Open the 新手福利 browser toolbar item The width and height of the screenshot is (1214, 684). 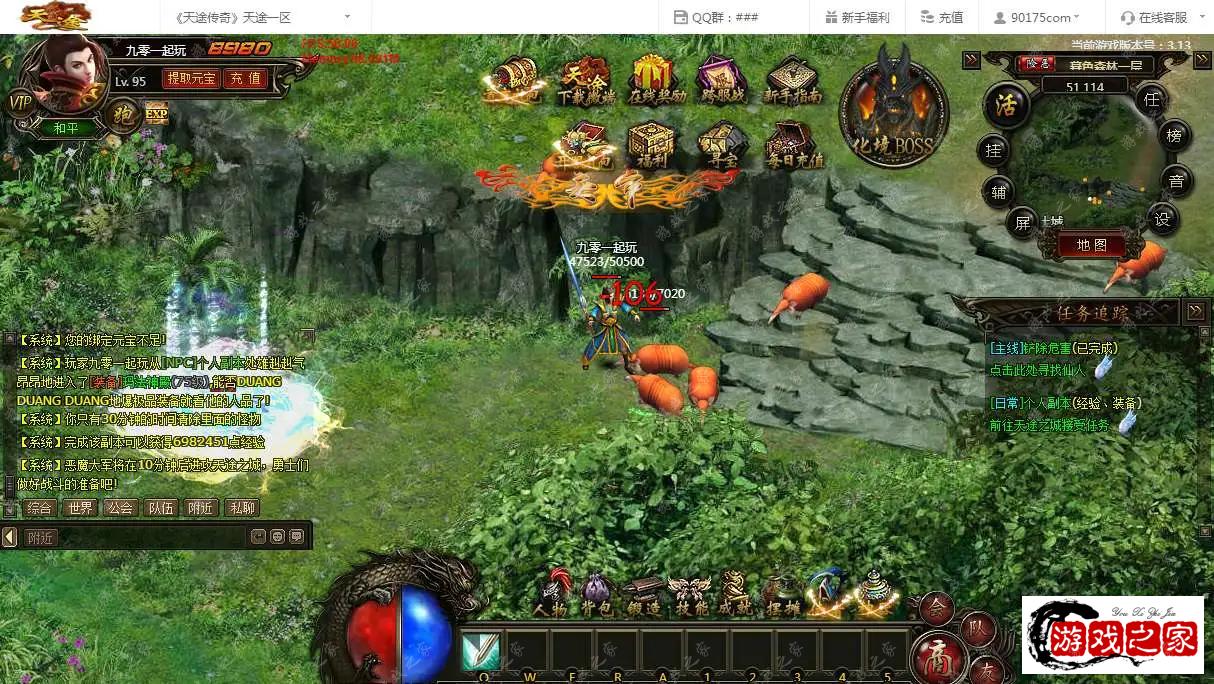point(857,17)
